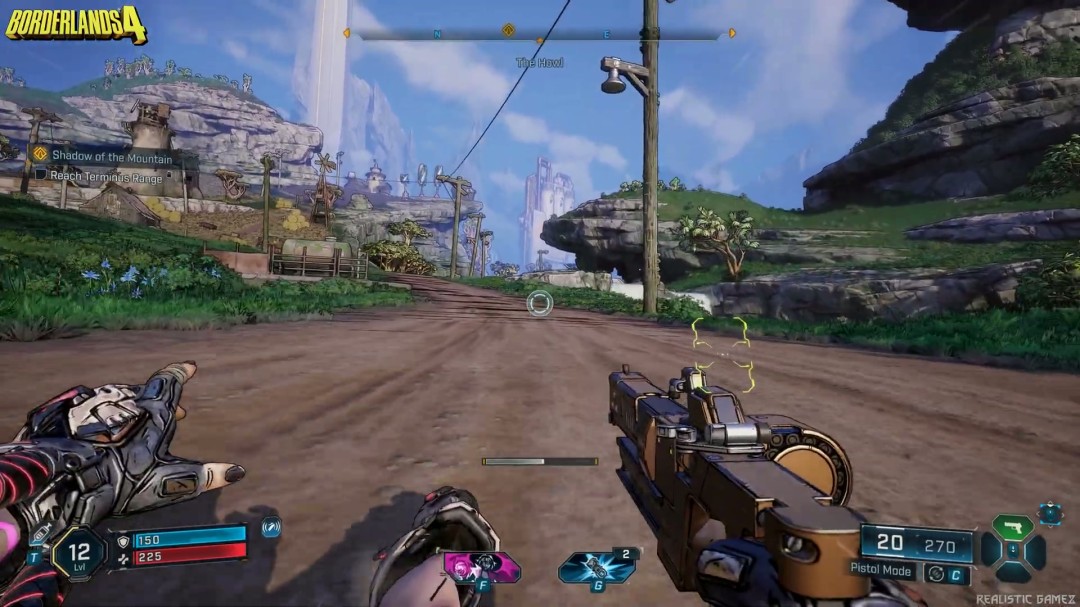The width and height of the screenshot is (1080, 607).
Task: Click the player level 12 badge
Action: [77, 552]
